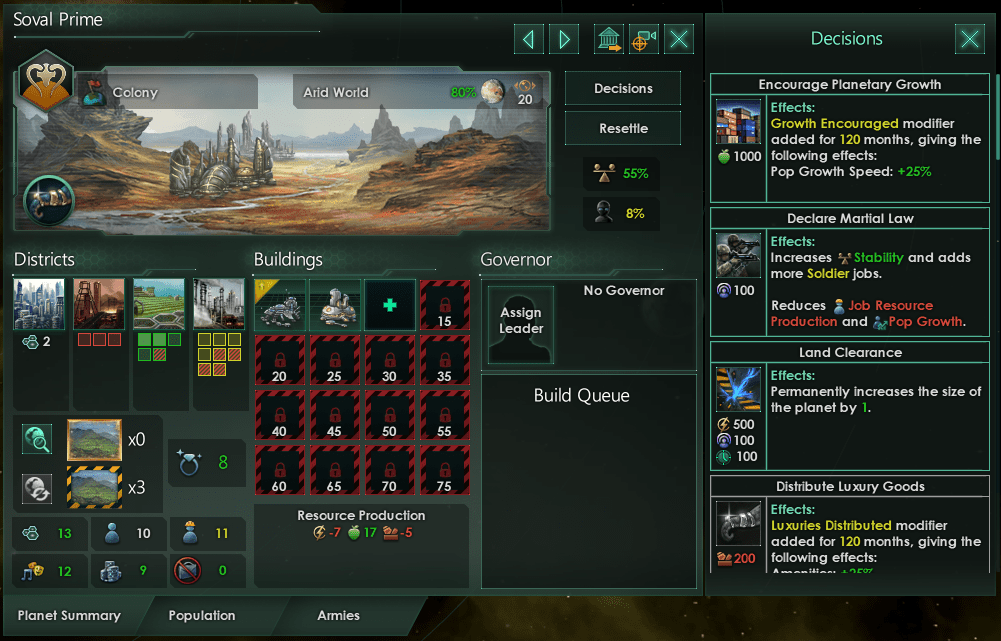Close the Soval Prime planet window

tap(679, 39)
